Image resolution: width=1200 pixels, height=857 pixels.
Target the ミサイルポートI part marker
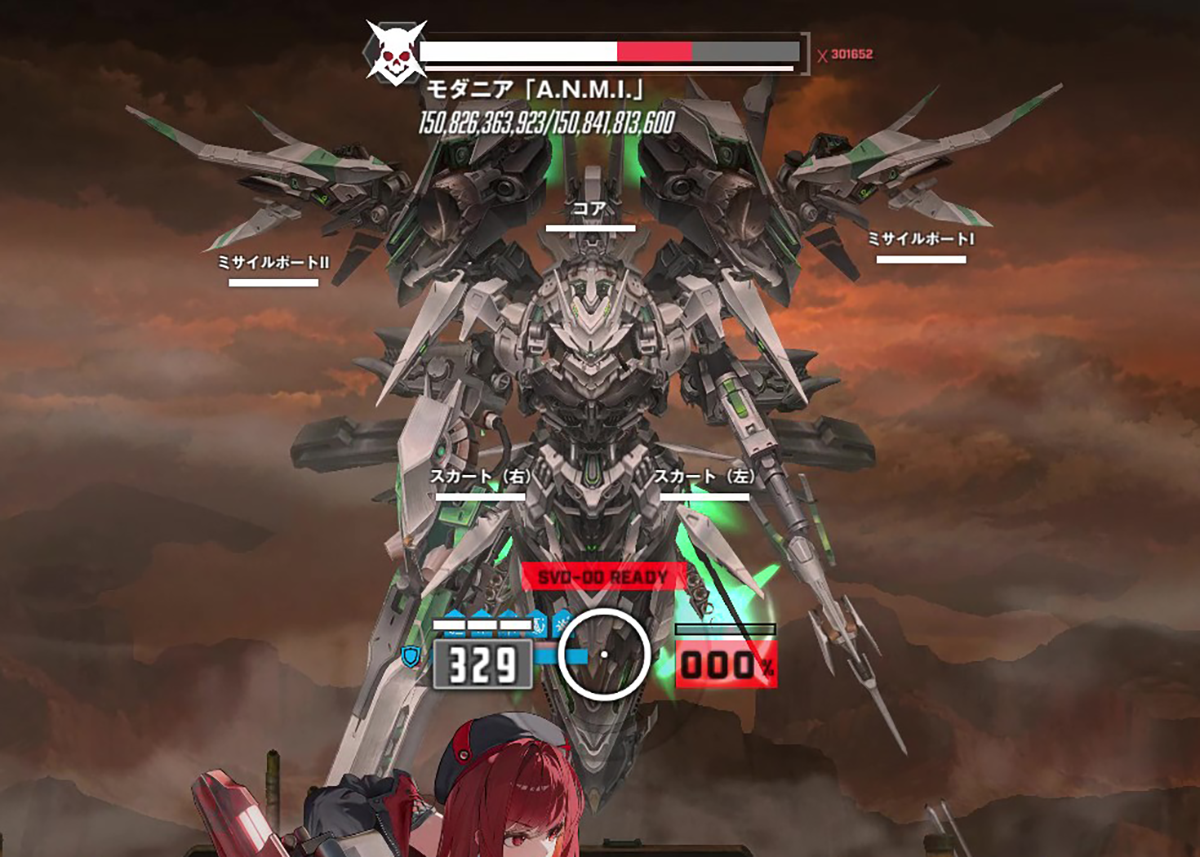921,248
